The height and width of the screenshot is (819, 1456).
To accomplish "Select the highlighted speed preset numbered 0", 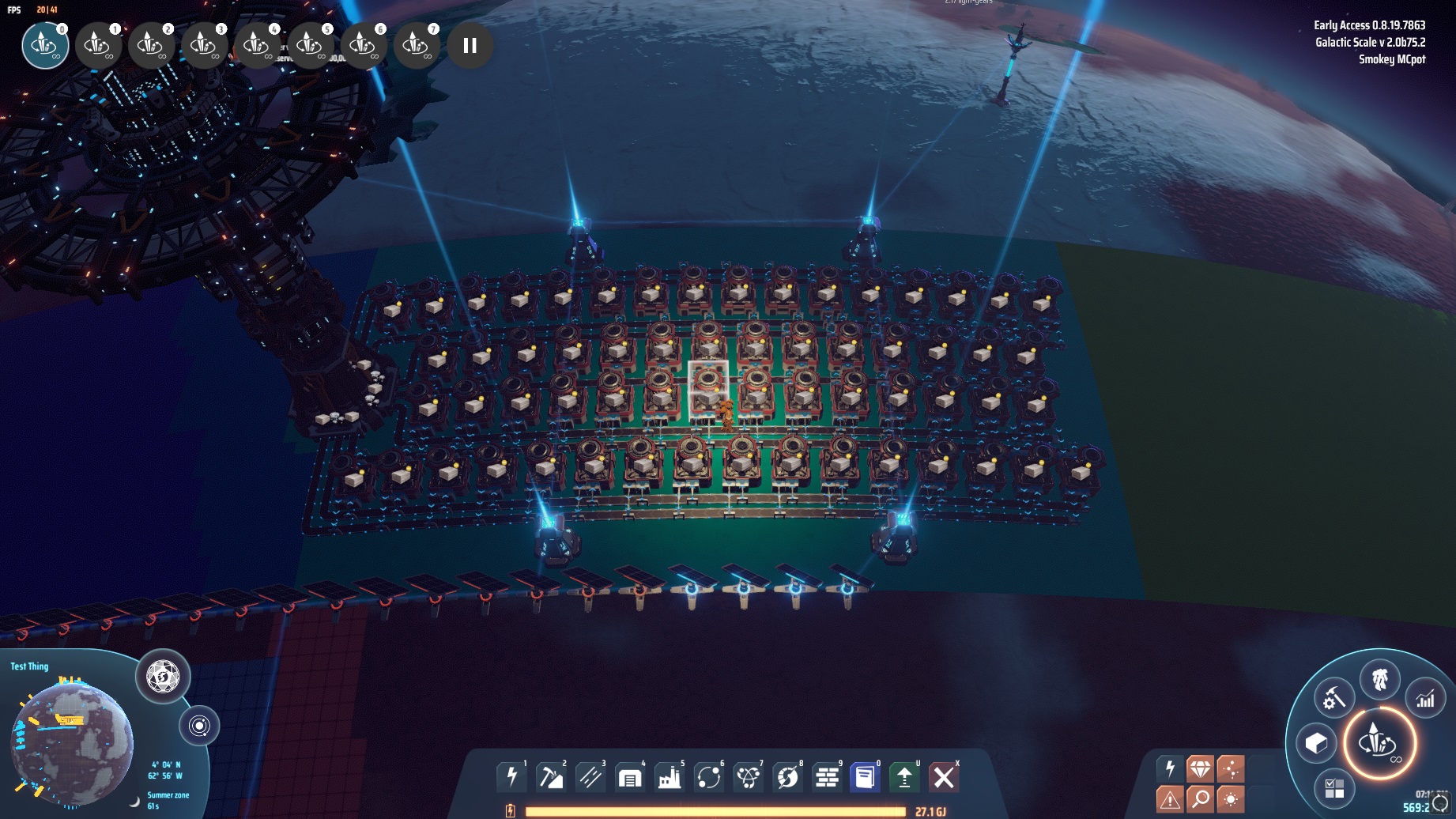I will [45, 46].
